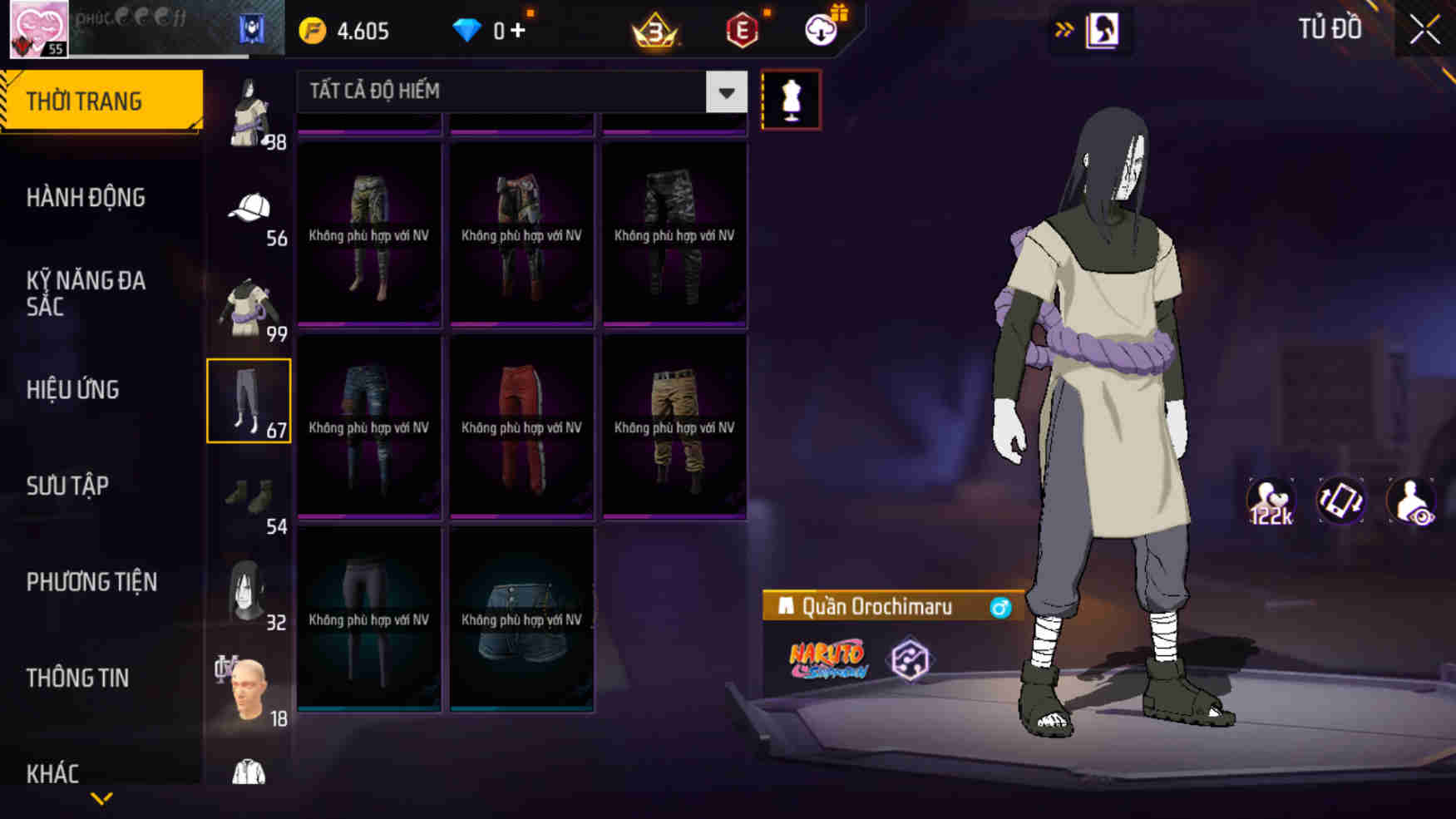The image size is (1456, 819).
Task: Click the mannequin preview icon beside the filter
Action: (791, 99)
